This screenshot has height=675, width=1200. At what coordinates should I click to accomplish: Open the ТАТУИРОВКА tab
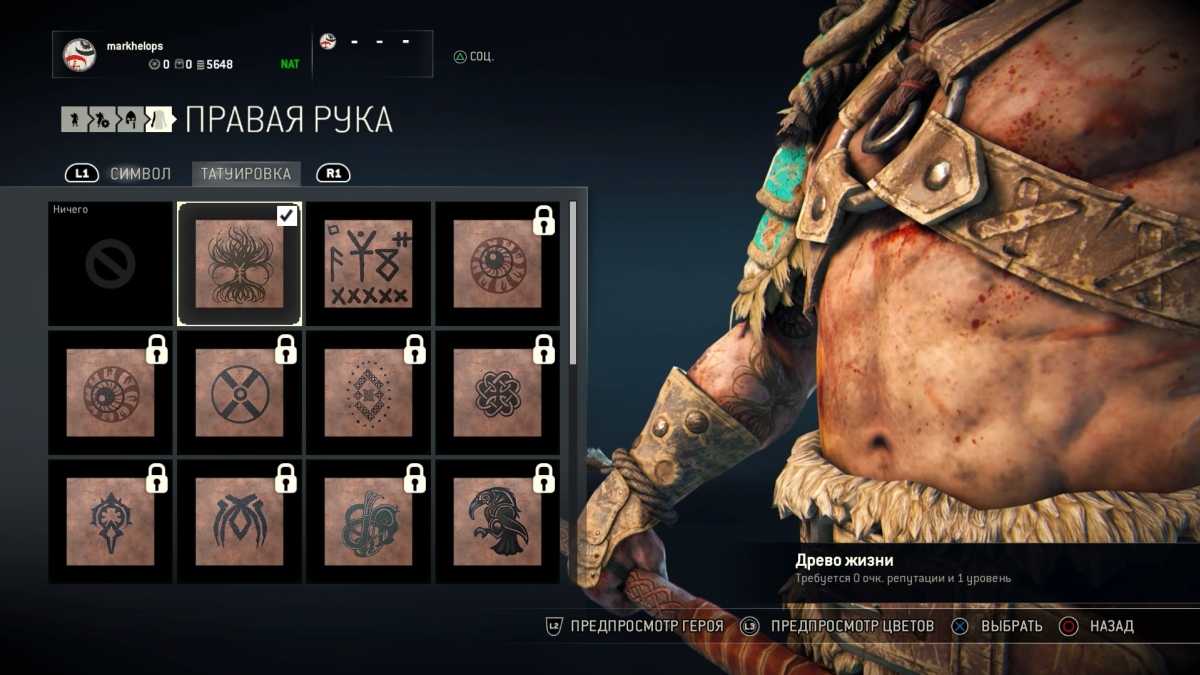tap(246, 174)
